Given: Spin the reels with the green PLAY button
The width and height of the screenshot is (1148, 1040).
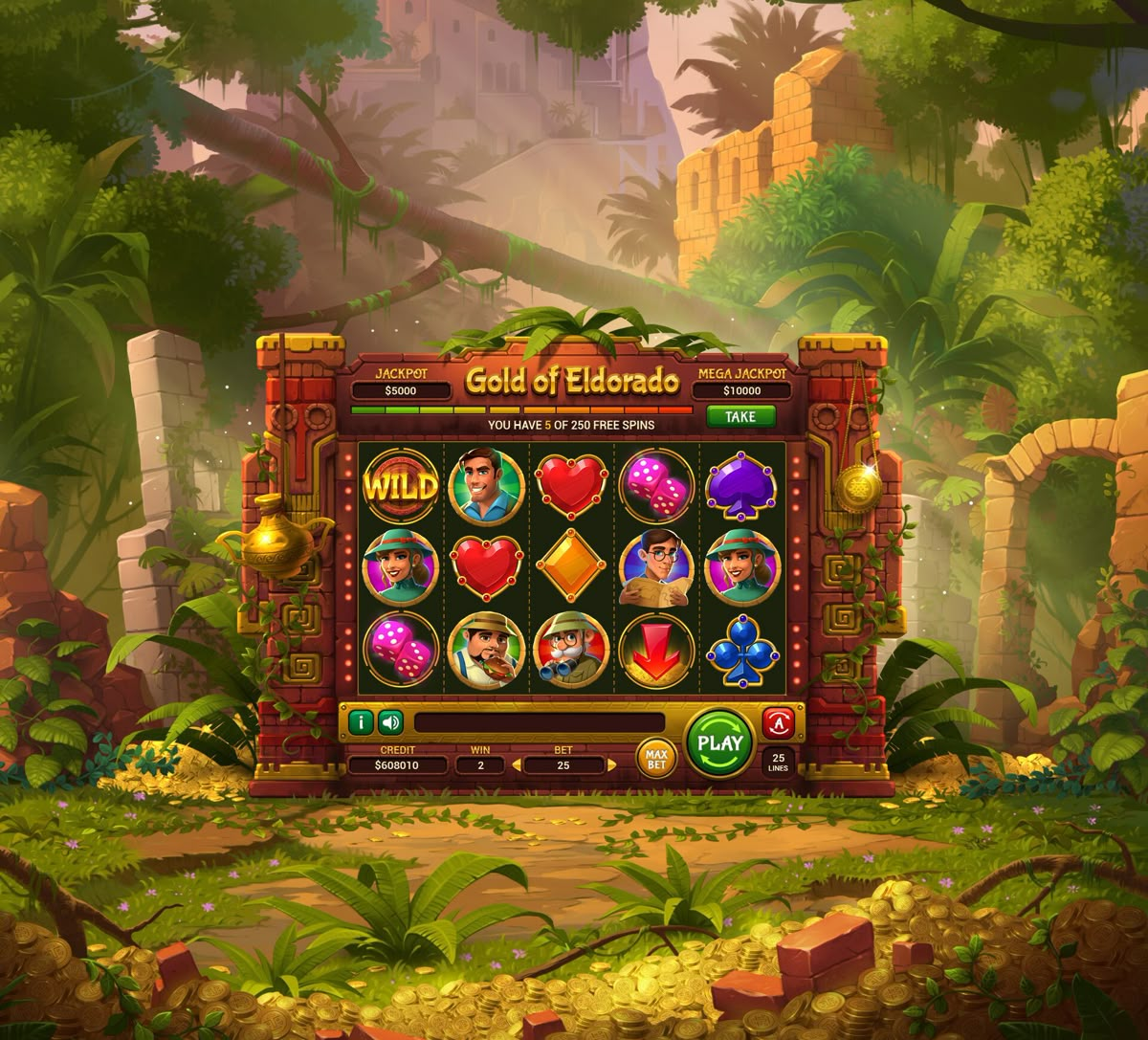Looking at the screenshot, I should pyautogui.click(x=720, y=743).
